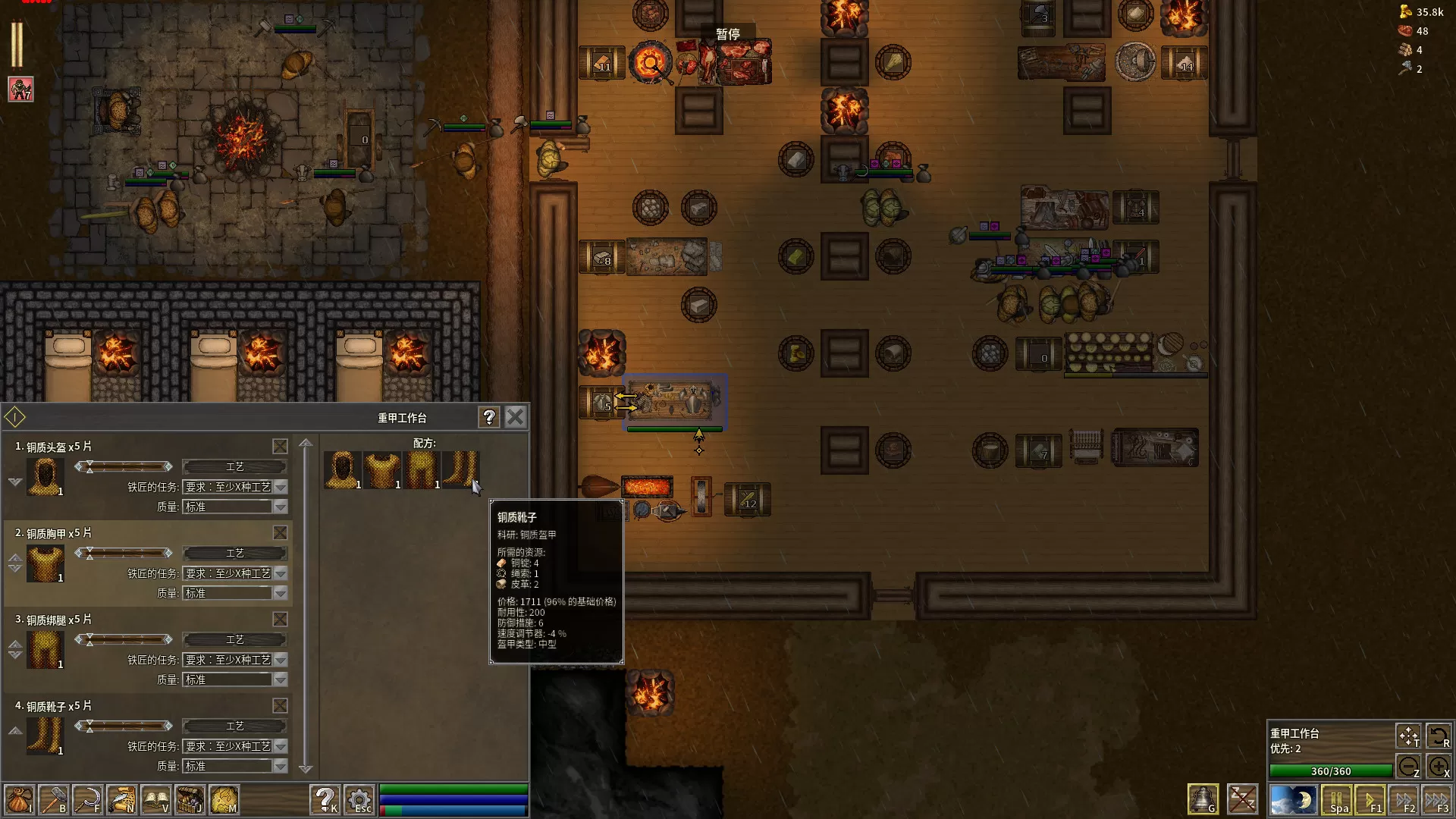1456x819 pixels.
Task: Choose the copper boots recipe
Action: pos(461,470)
